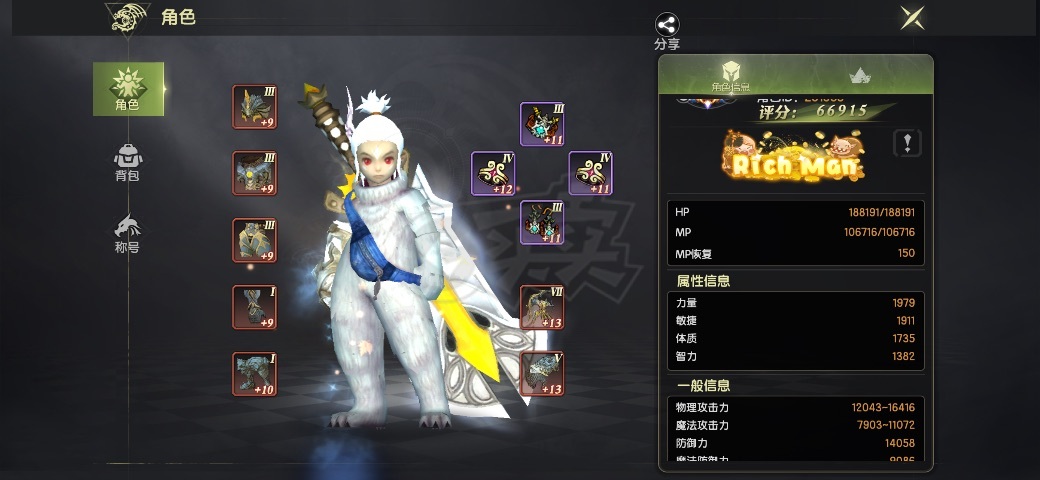Select the +13 tier VII weapon slot

point(542,307)
